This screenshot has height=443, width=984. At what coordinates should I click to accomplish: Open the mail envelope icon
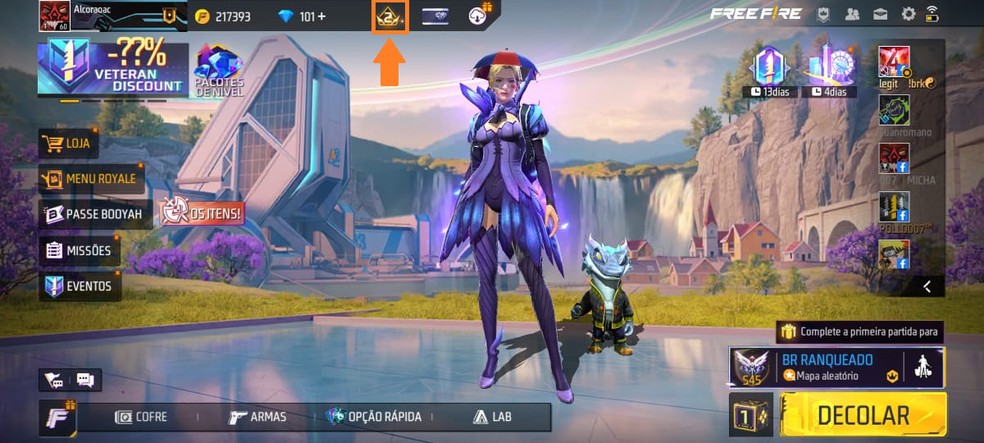(881, 14)
